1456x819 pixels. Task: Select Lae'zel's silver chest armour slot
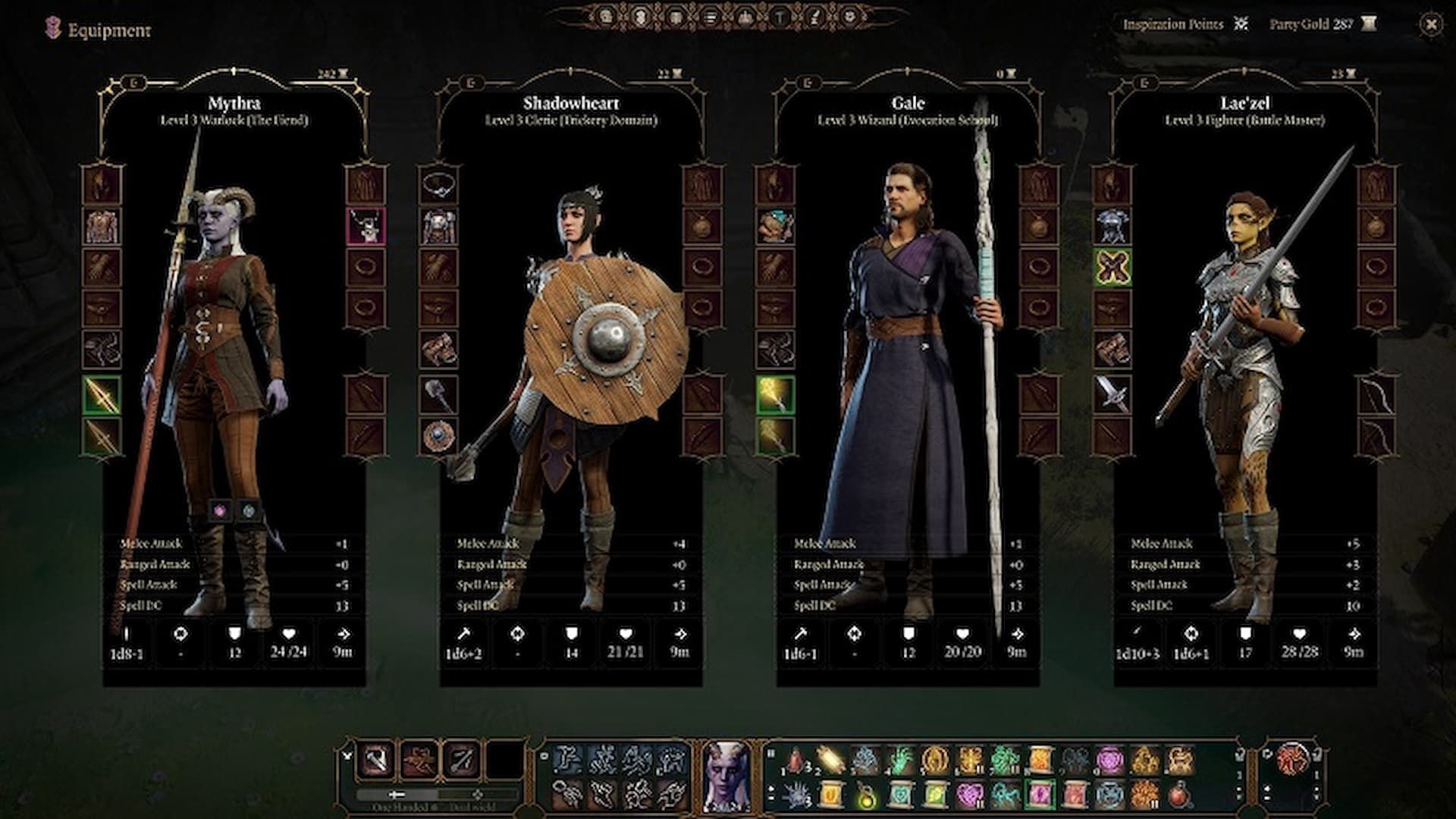click(x=1112, y=226)
